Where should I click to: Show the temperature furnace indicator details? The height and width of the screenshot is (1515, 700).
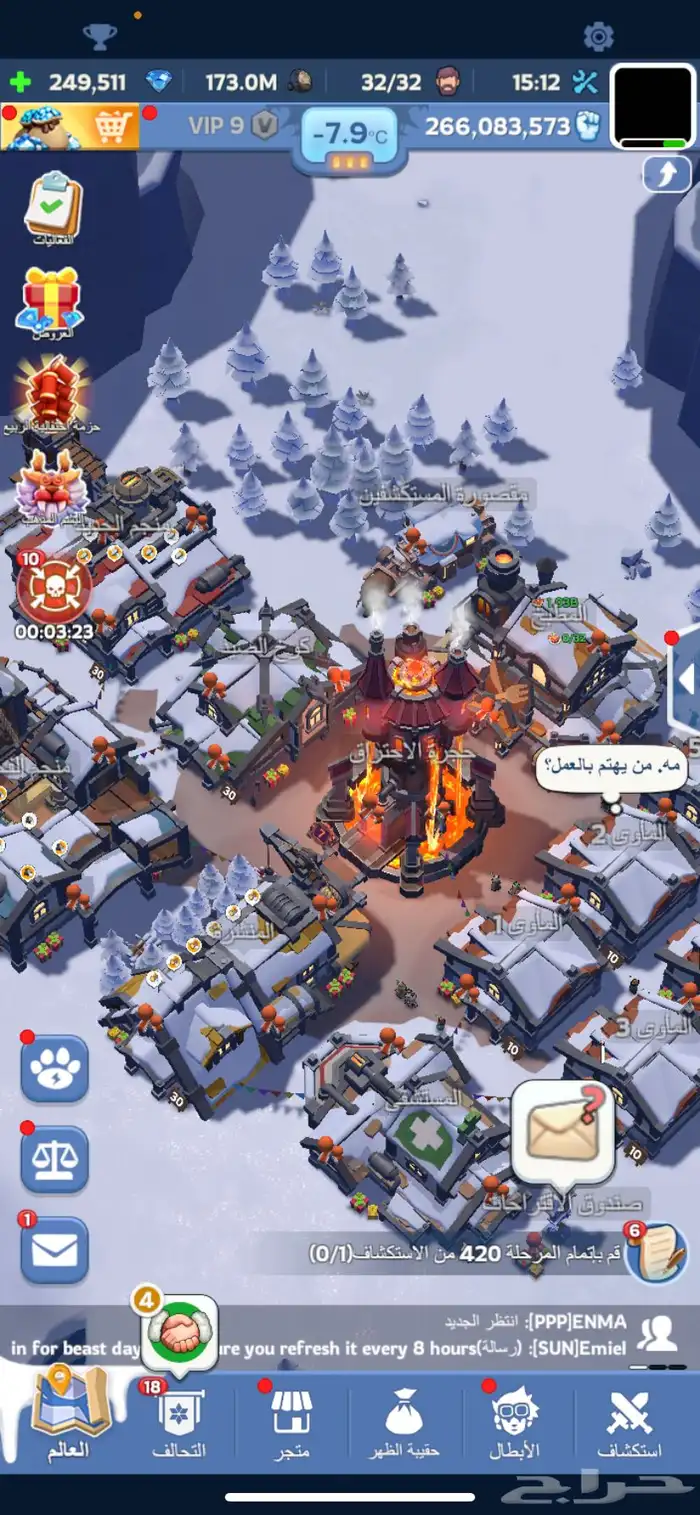(x=349, y=140)
